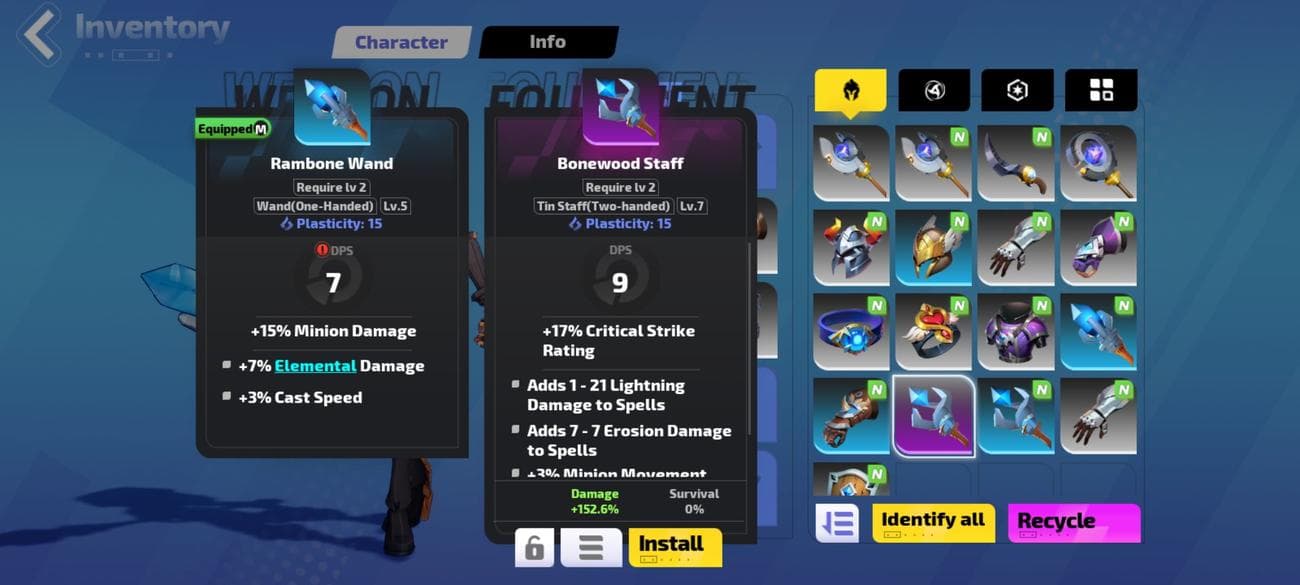Image resolution: width=1300 pixels, height=585 pixels.
Task: Click the Elemental keyword link
Action: point(315,366)
